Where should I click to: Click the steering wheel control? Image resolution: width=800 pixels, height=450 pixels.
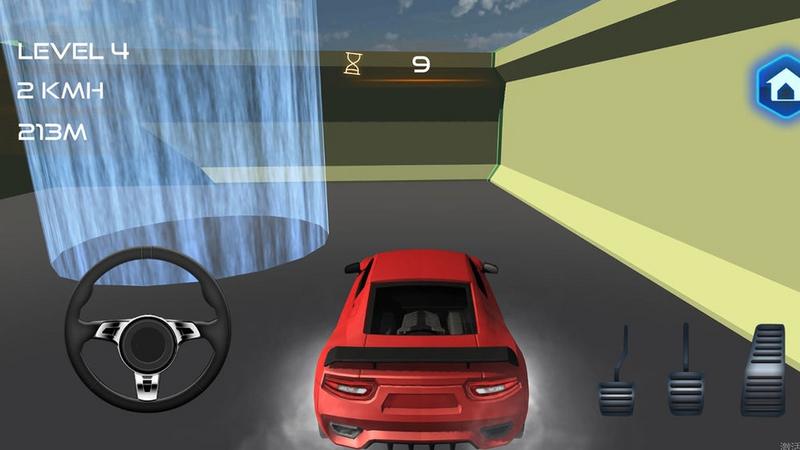pos(148,330)
